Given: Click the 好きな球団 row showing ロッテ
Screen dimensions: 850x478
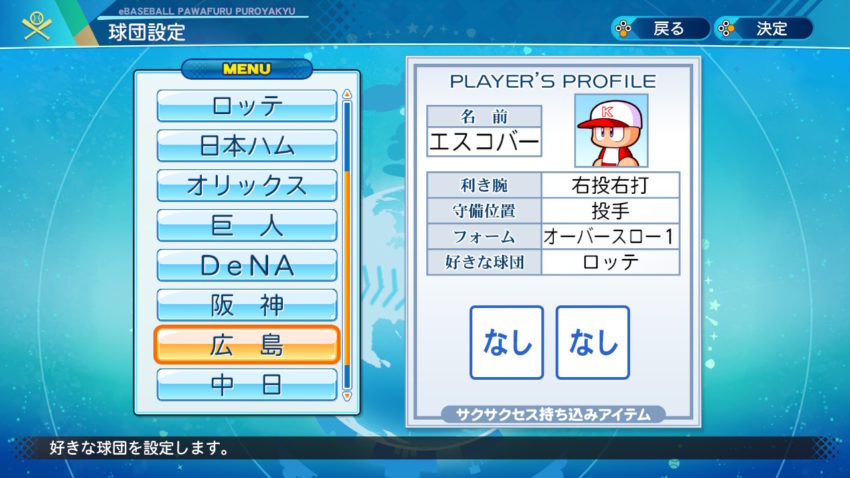Looking at the screenshot, I should pyautogui.click(x=610, y=263).
